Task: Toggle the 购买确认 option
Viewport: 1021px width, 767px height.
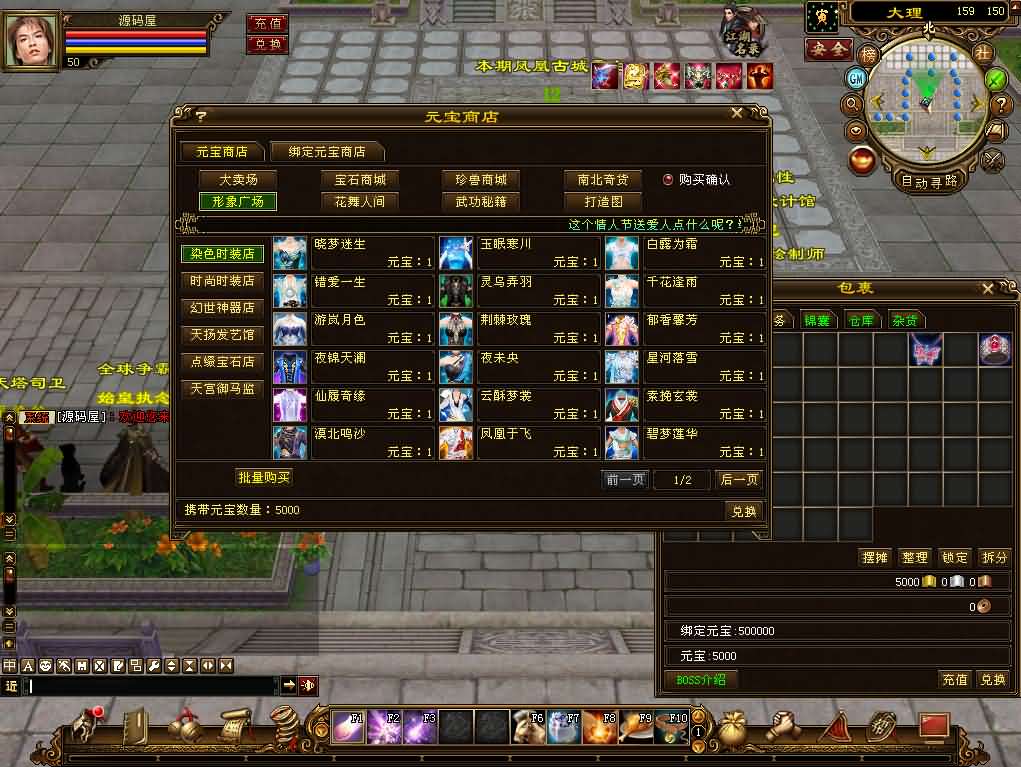Action: pyautogui.click(x=668, y=180)
